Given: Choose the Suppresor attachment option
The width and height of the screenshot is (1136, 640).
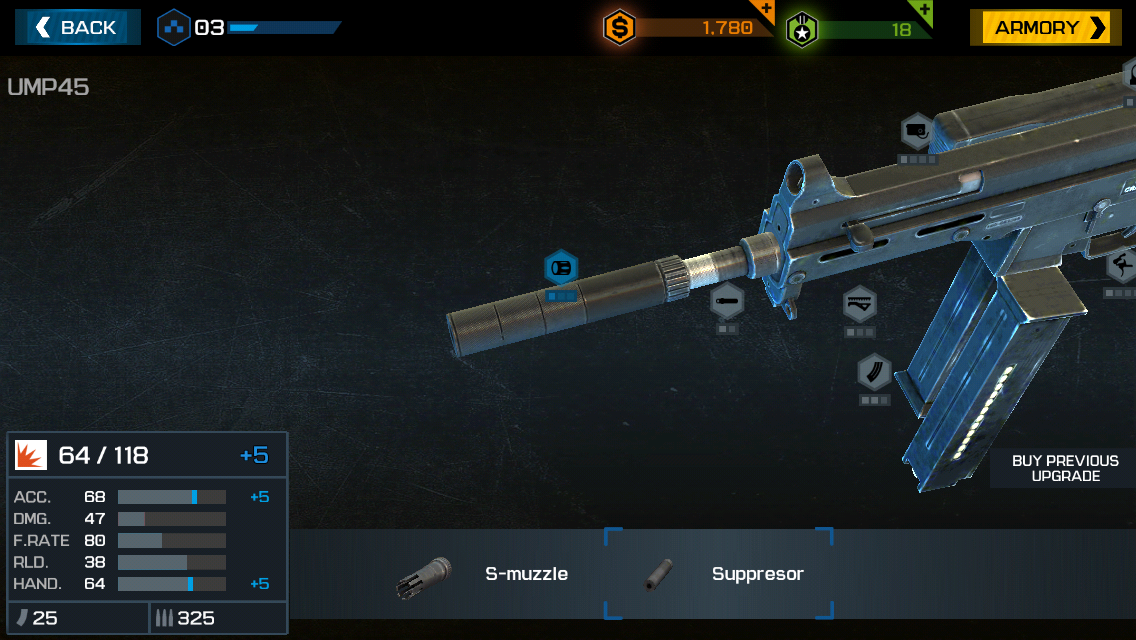Looking at the screenshot, I should point(718,574).
